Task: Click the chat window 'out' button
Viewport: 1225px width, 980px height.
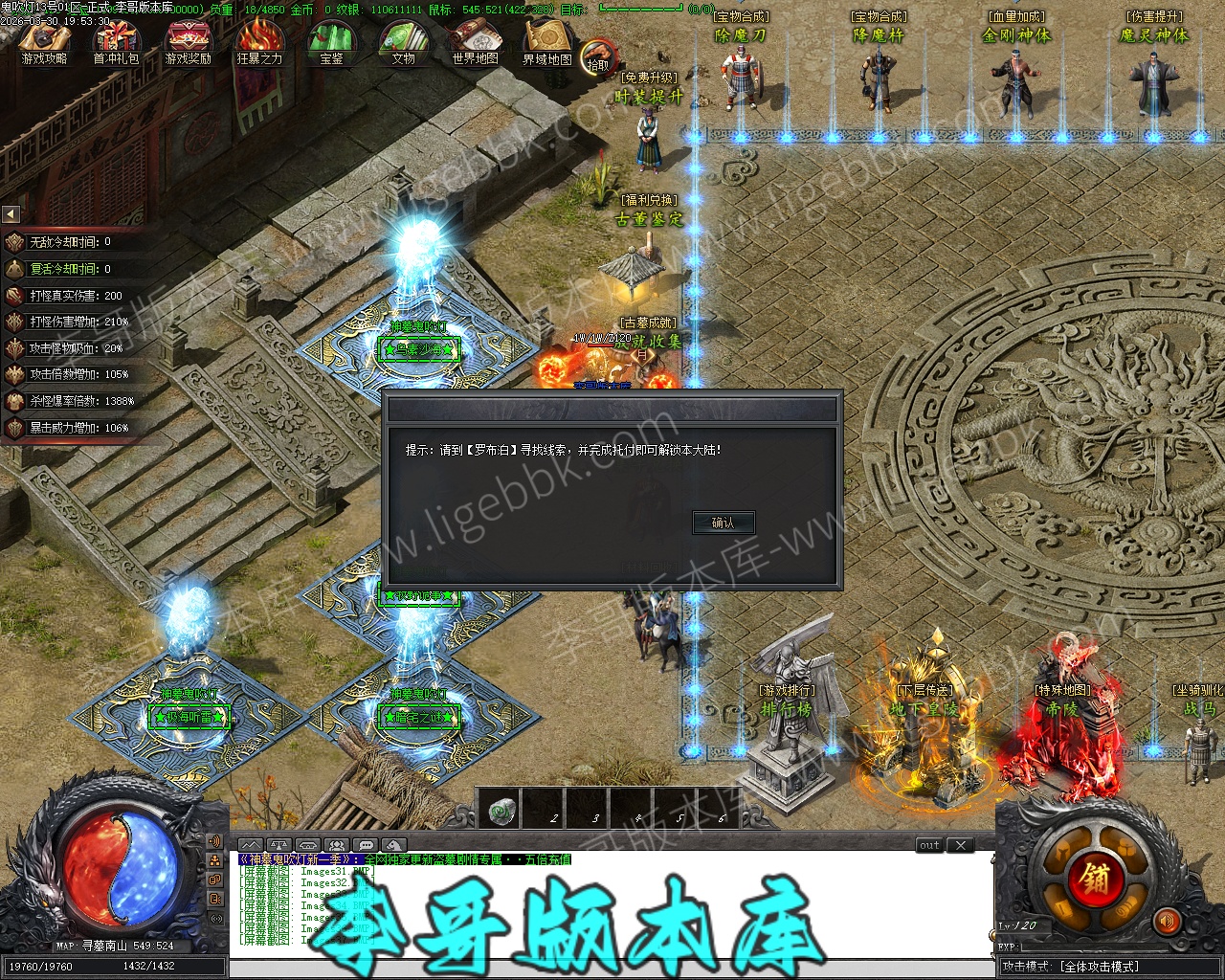Action: pos(929,845)
